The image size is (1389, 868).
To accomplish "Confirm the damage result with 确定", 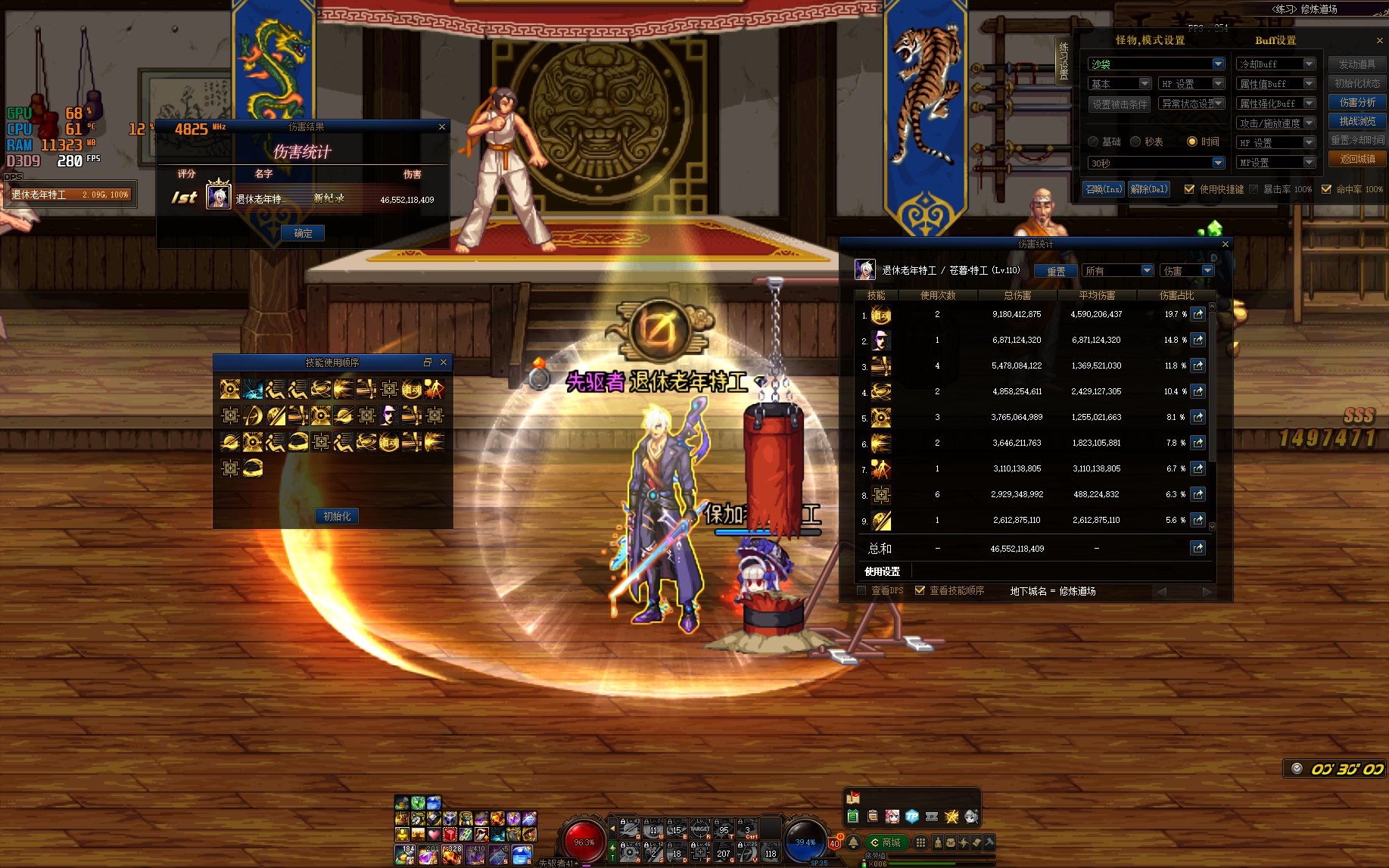I will coord(303,233).
